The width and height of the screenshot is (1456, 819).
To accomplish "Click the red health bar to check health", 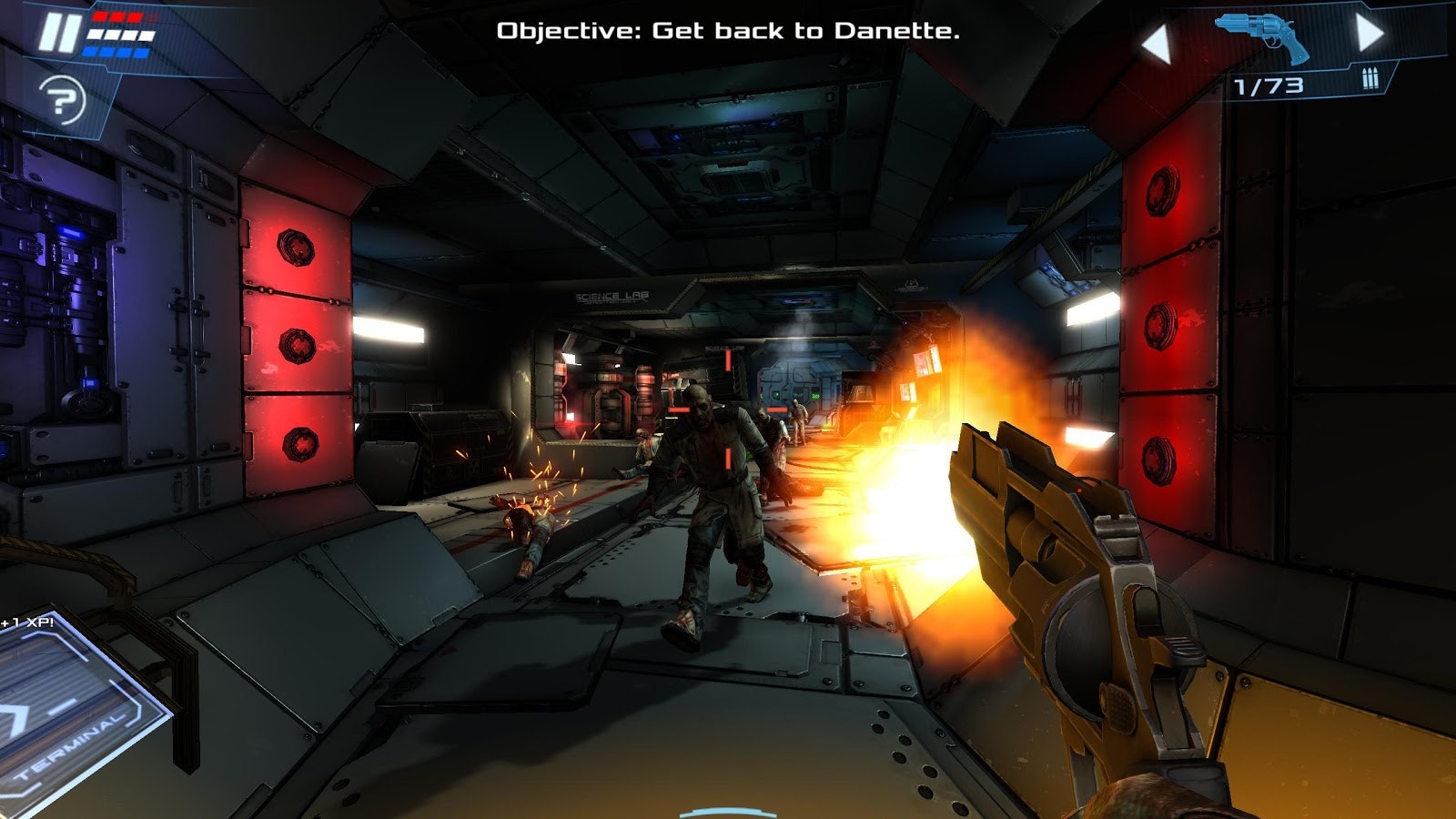I will click(x=116, y=16).
